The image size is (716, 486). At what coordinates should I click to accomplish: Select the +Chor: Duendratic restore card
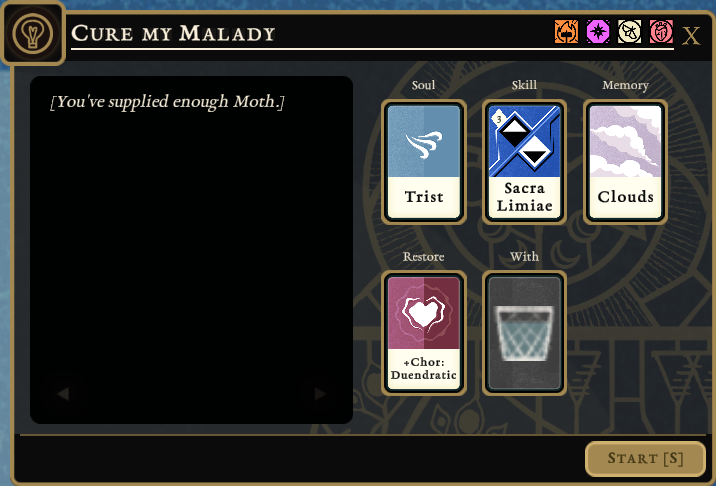coord(424,333)
